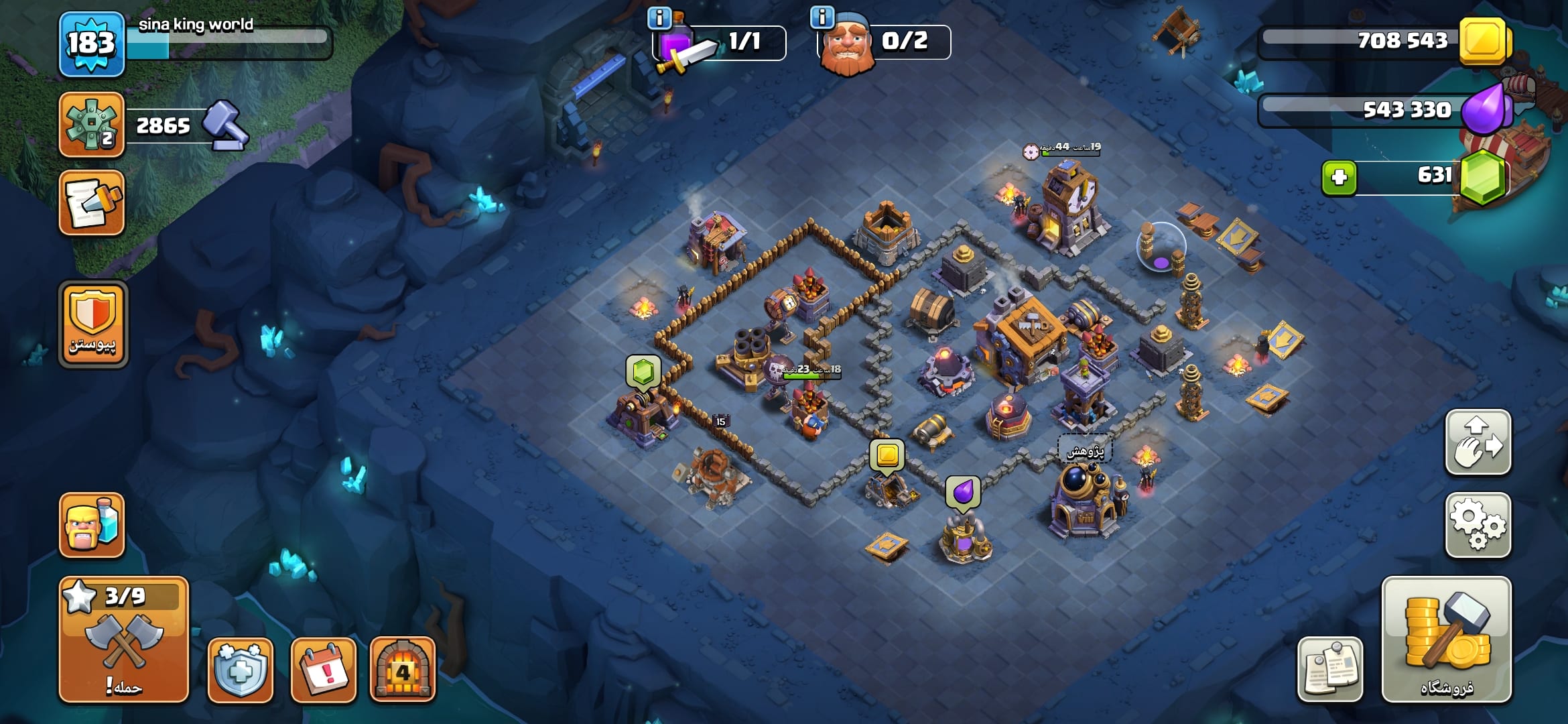The width and height of the screenshot is (1568, 724).
Task: Join a clan via the shield button
Action: coord(93,324)
